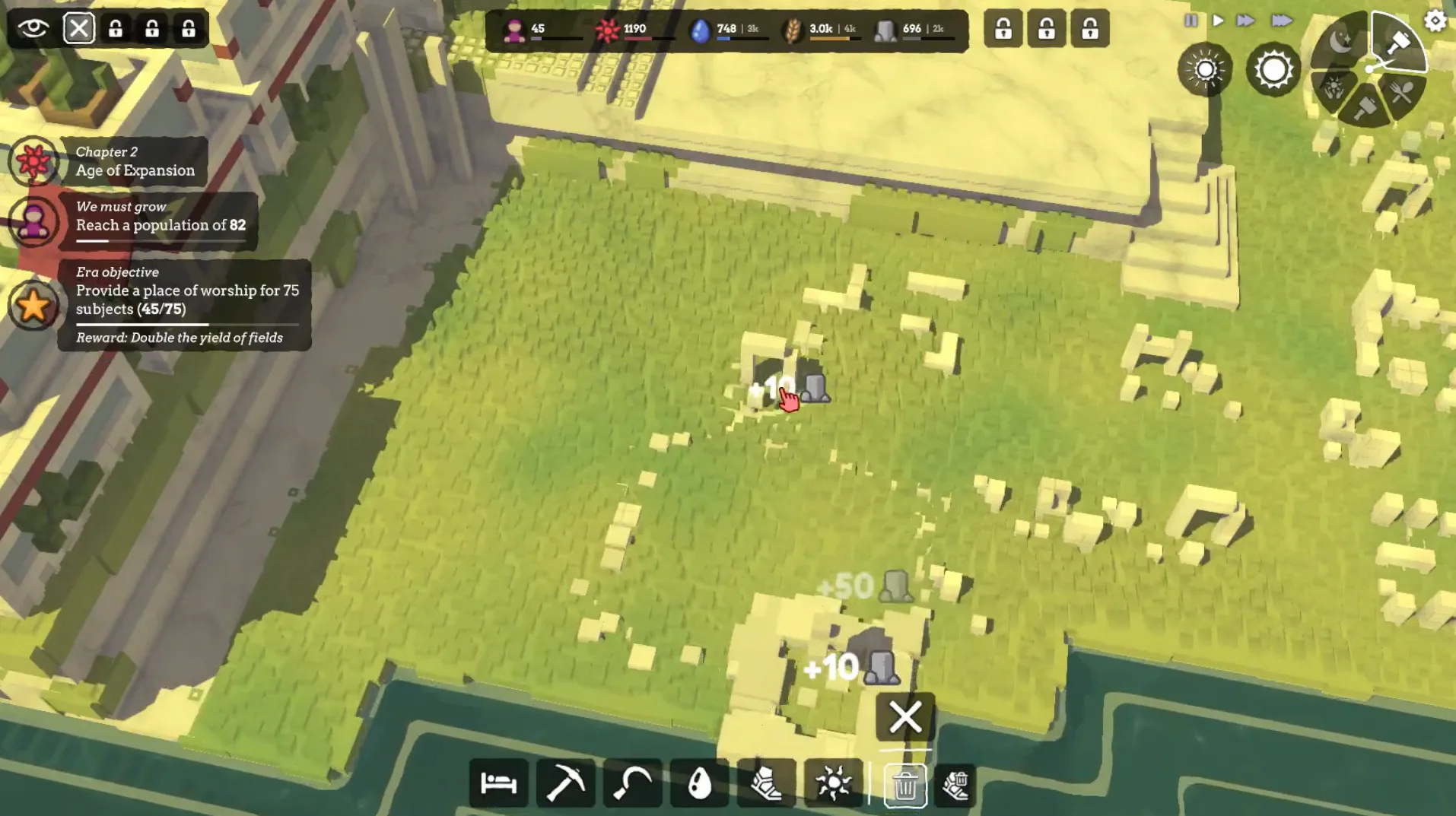Open the settings gear
This screenshot has width=1456, height=816.
coord(1435,21)
